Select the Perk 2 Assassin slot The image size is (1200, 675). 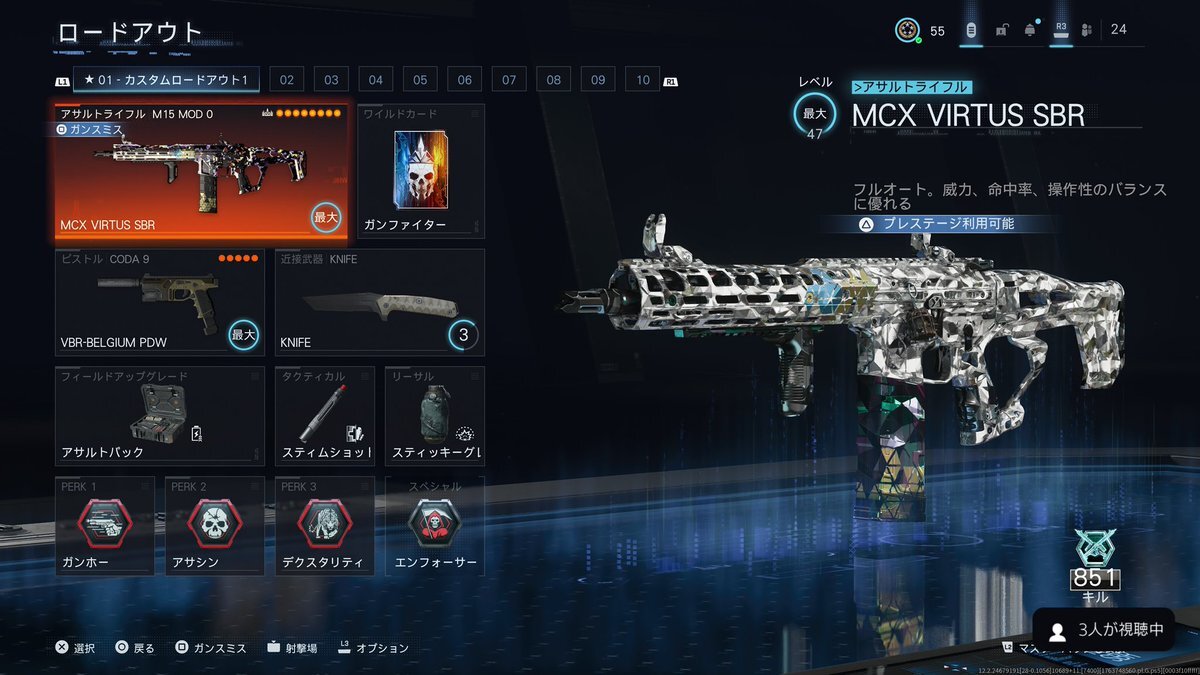click(215, 527)
